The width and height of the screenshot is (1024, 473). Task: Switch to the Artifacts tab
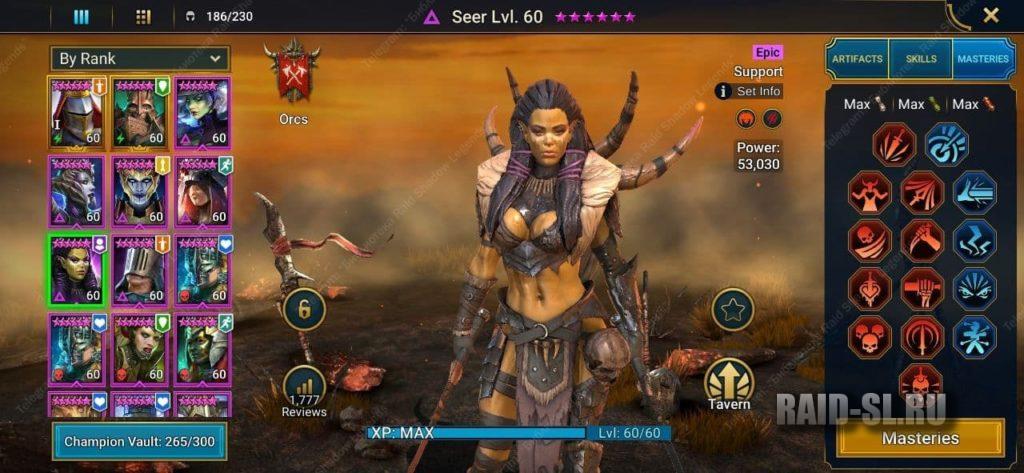tap(857, 59)
